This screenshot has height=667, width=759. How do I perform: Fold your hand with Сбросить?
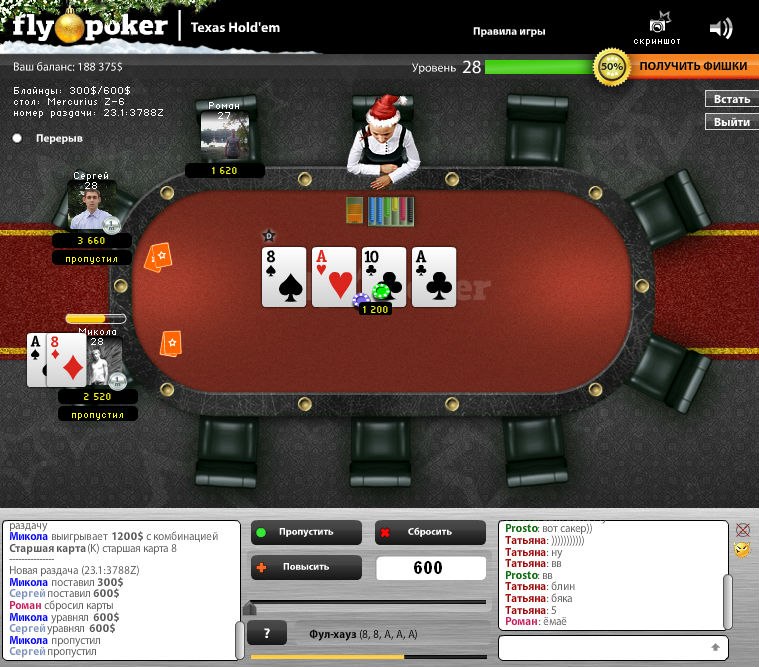coord(430,532)
